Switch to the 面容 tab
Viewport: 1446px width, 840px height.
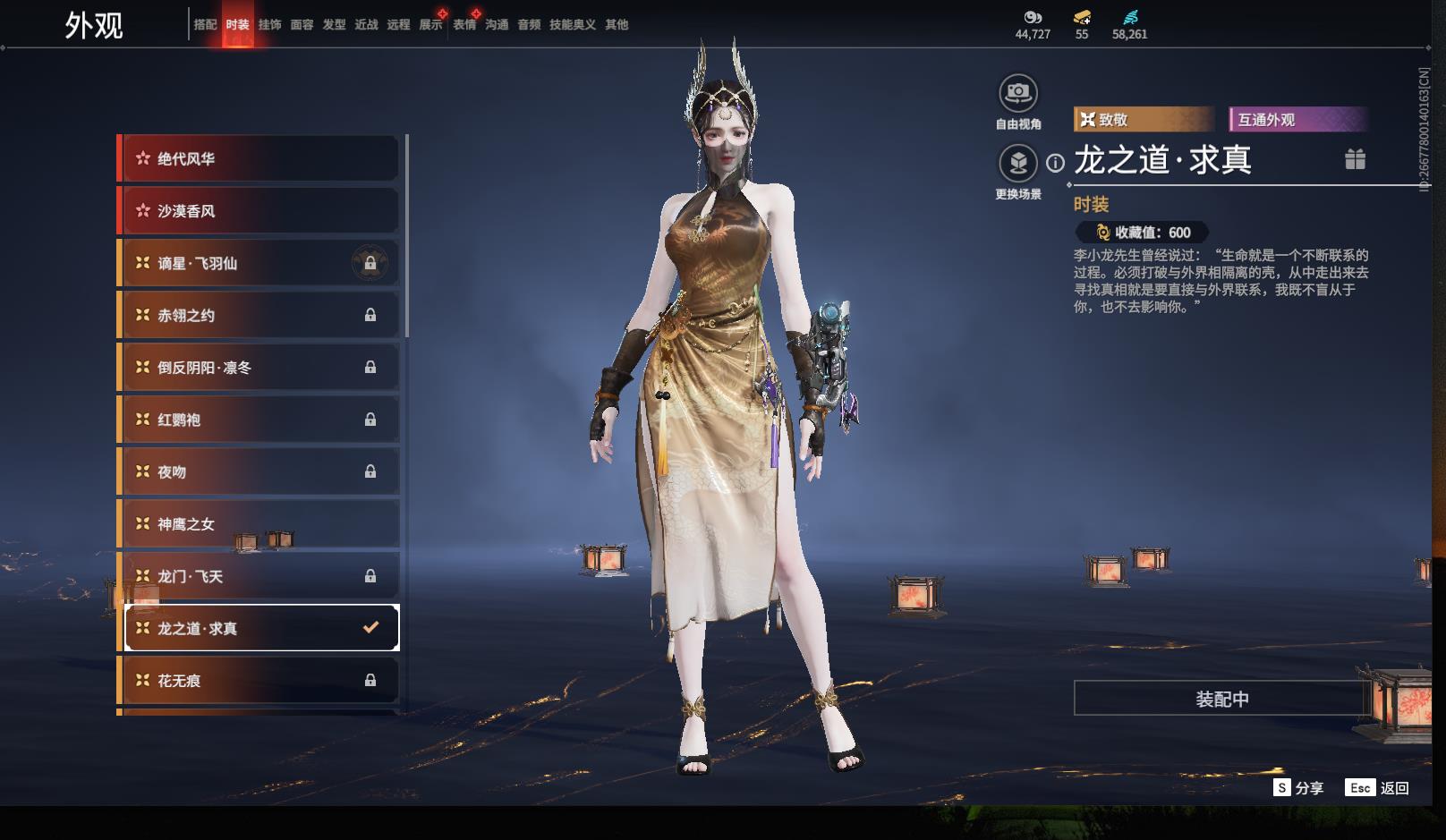click(x=302, y=25)
